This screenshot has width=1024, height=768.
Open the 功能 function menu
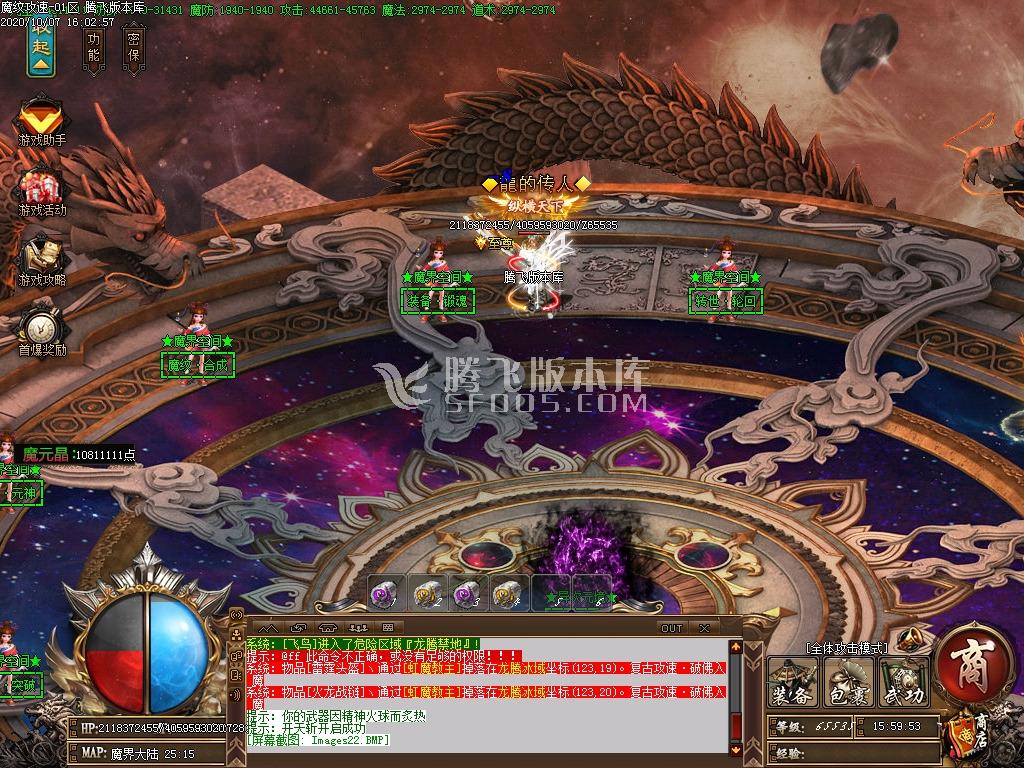point(94,46)
